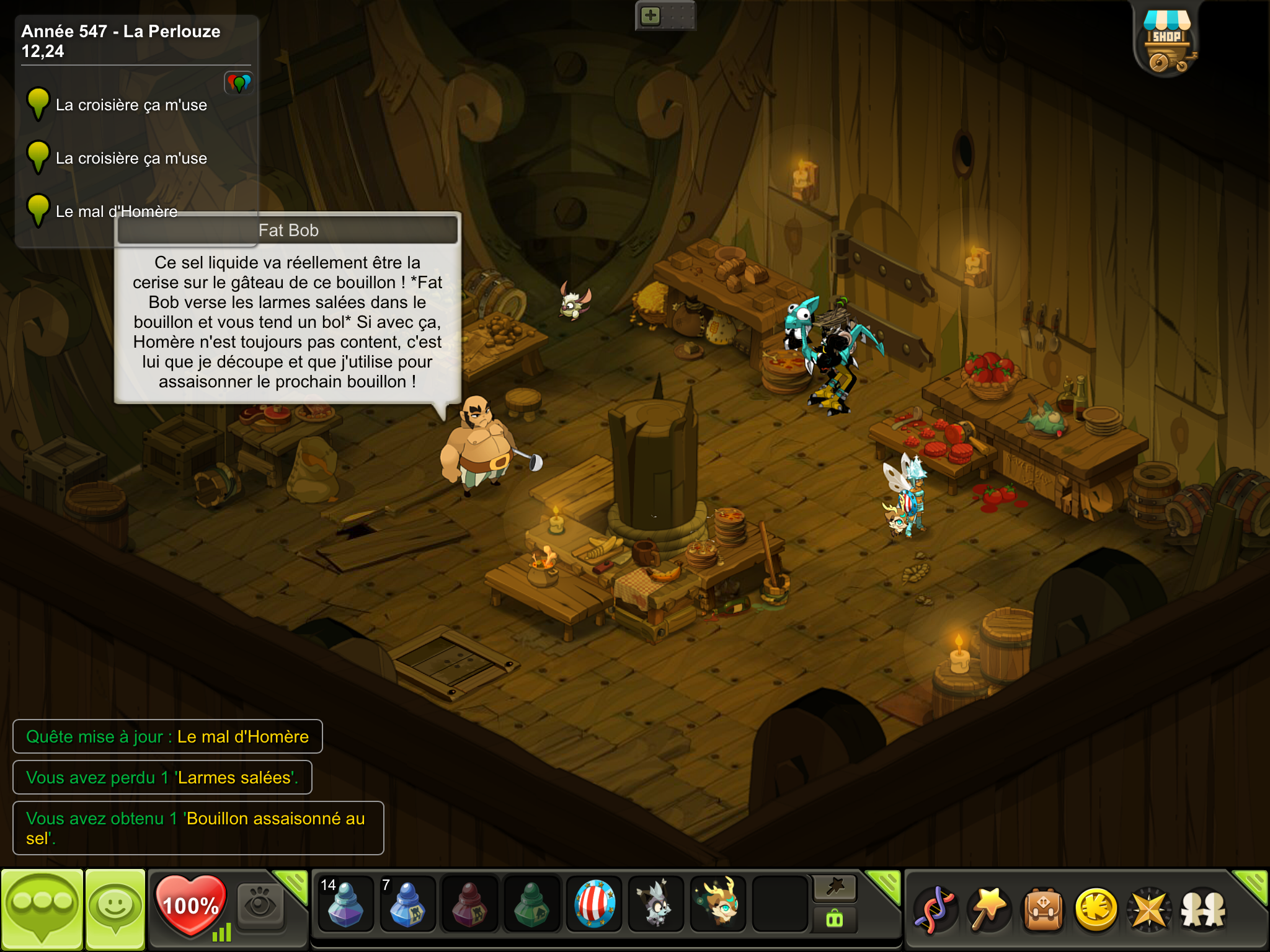Open the kamas gold coin market
The image size is (1270, 952).
(x=1096, y=910)
